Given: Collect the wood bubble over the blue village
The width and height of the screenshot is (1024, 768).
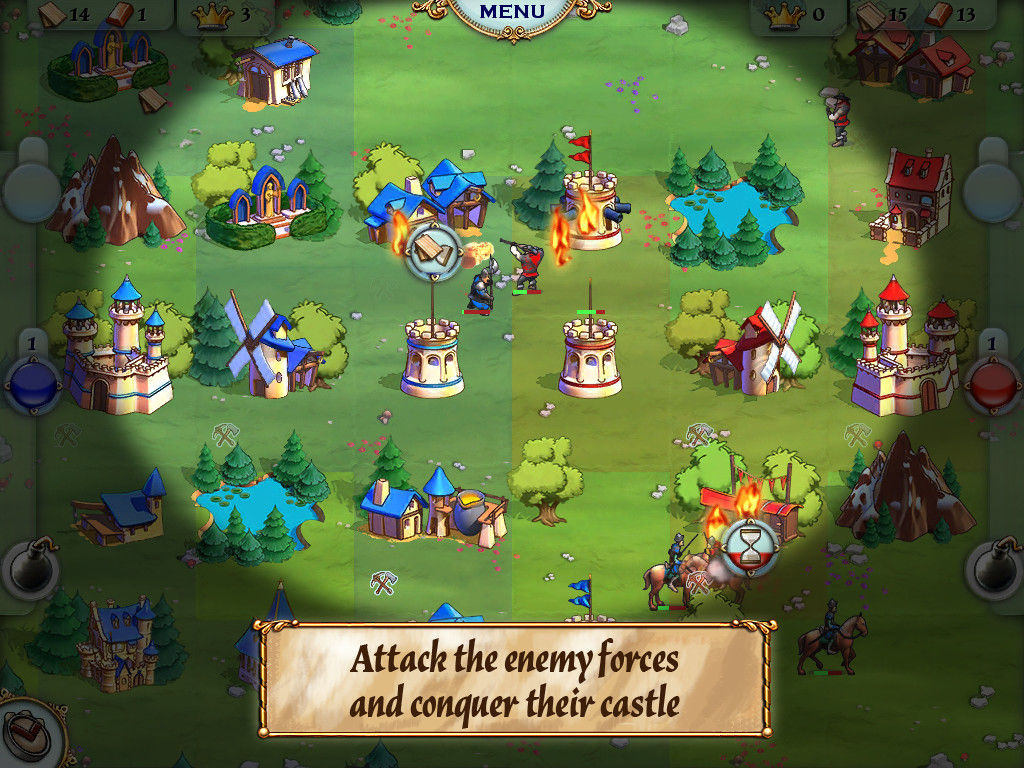Looking at the screenshot, I should point(433,249).
